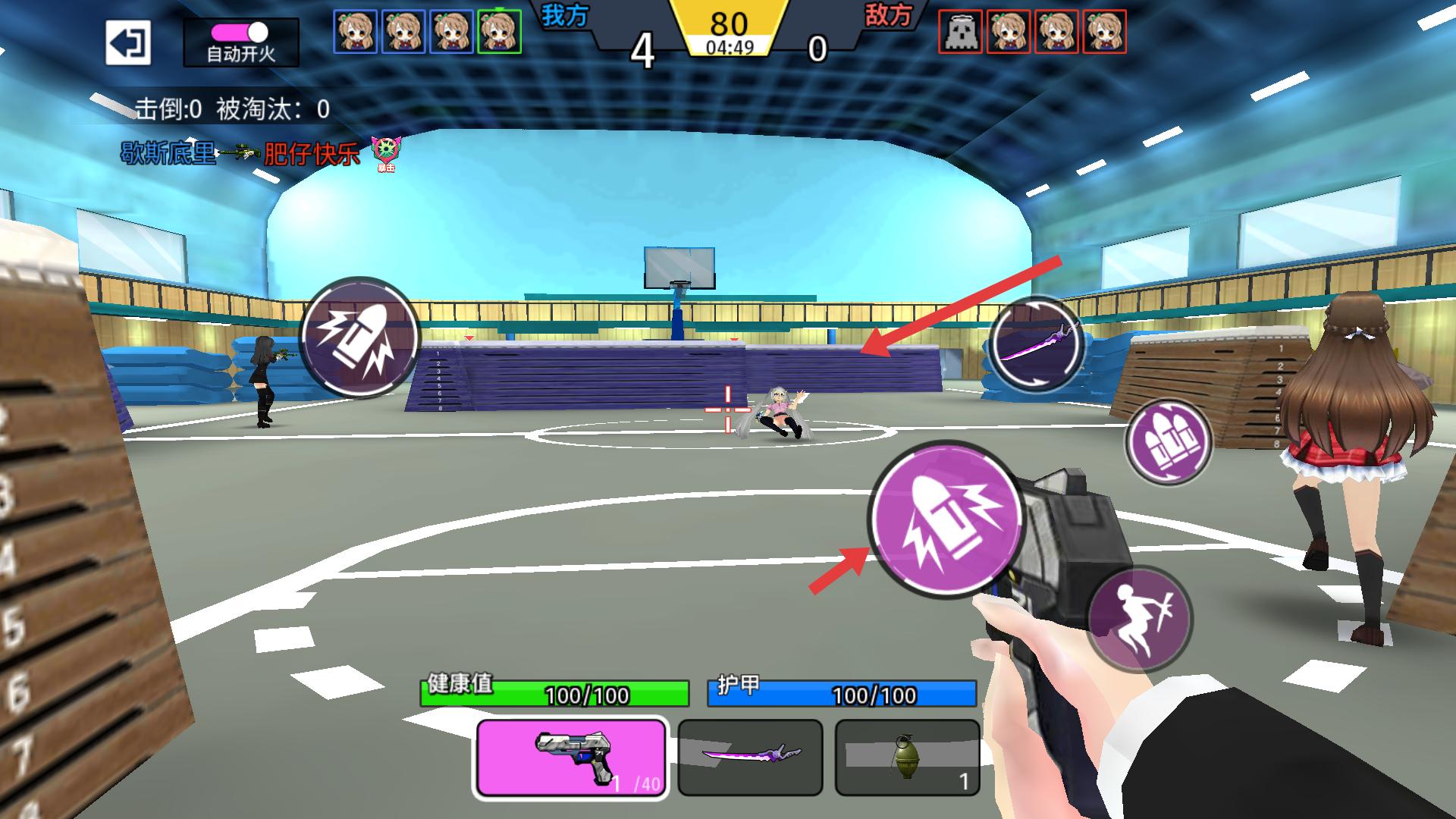
Task: Fire with the left-side bullet button
Action: pyautogui.click(x=360, y=337)
